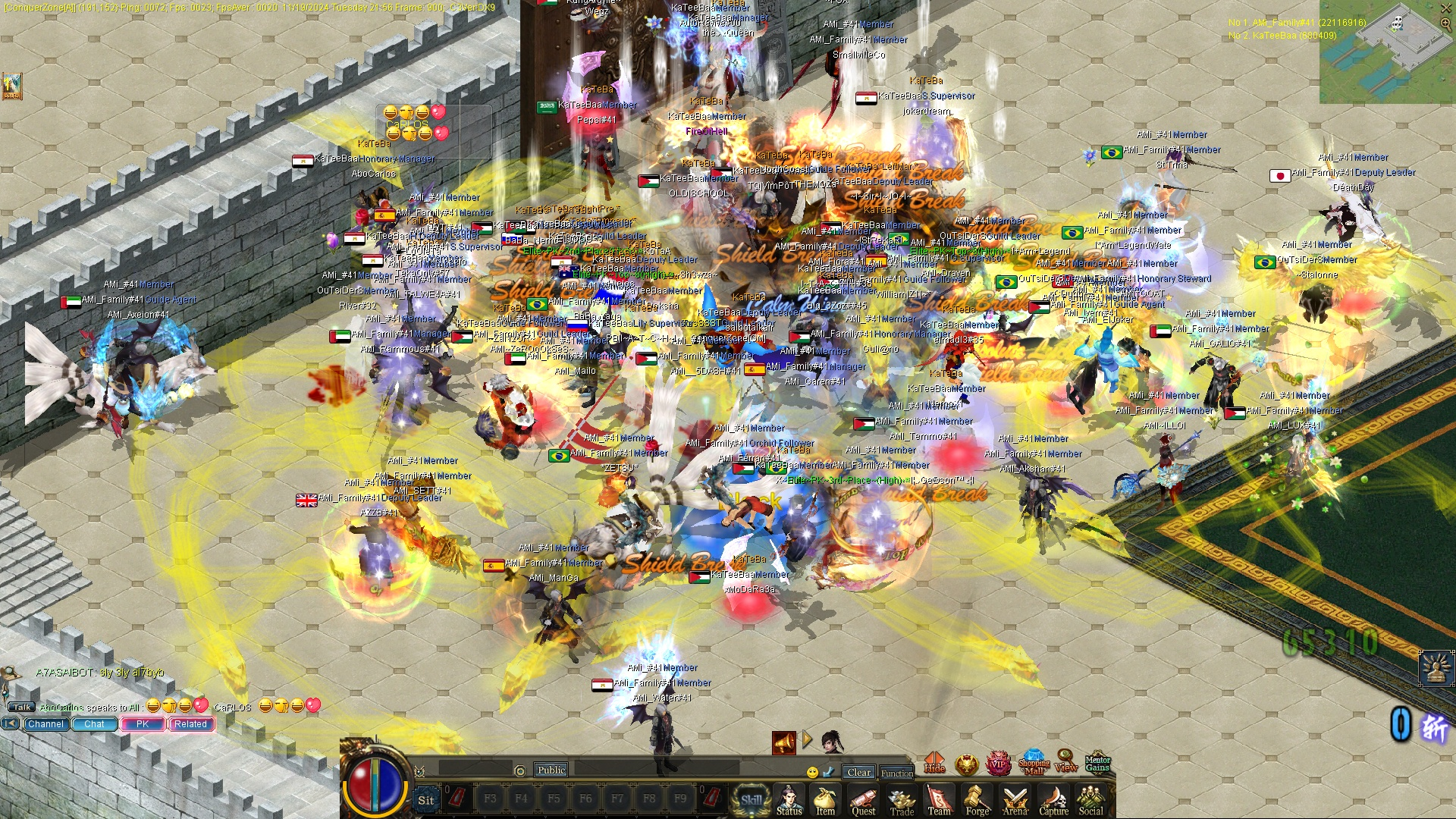Open the Capture panel

coord(1054,799)
